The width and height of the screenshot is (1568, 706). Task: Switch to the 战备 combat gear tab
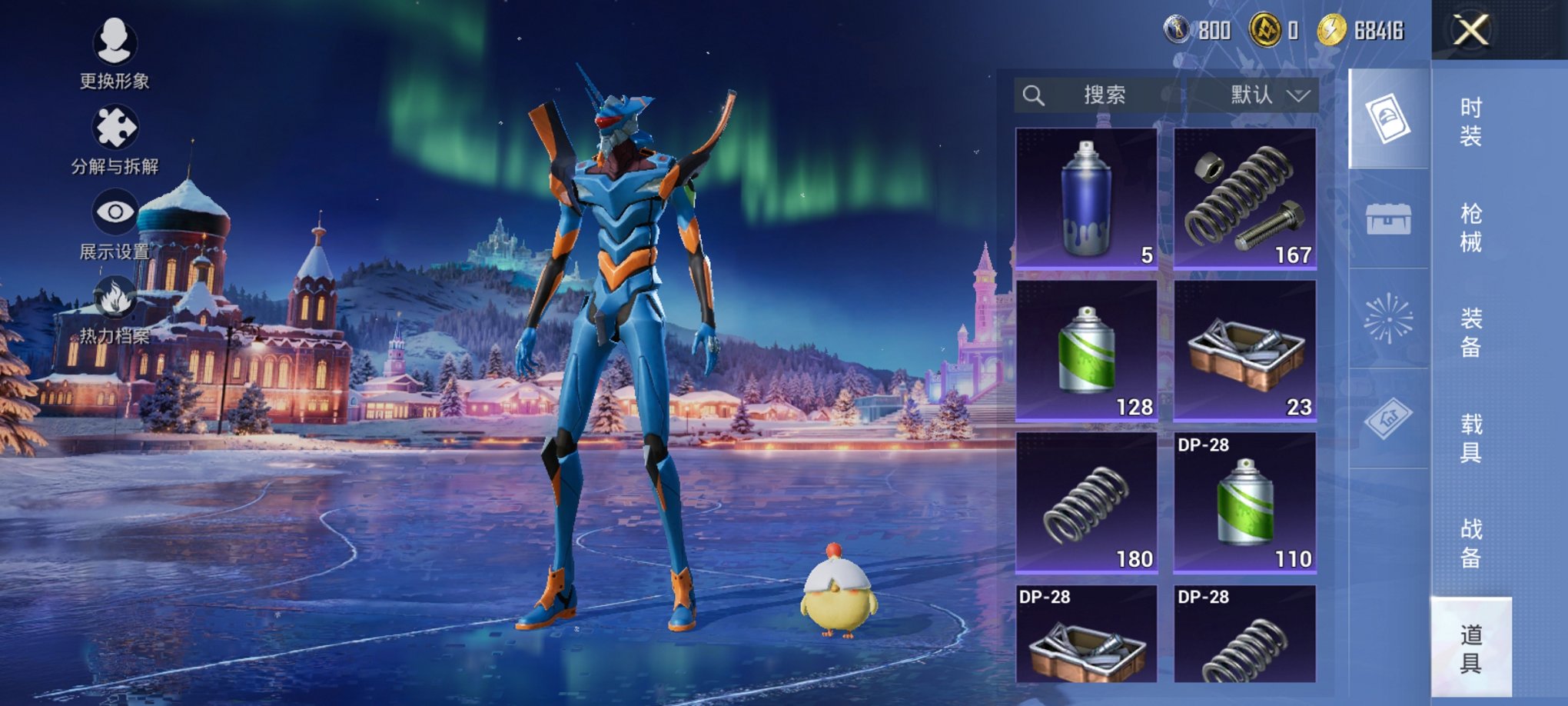pos(1470,543)
